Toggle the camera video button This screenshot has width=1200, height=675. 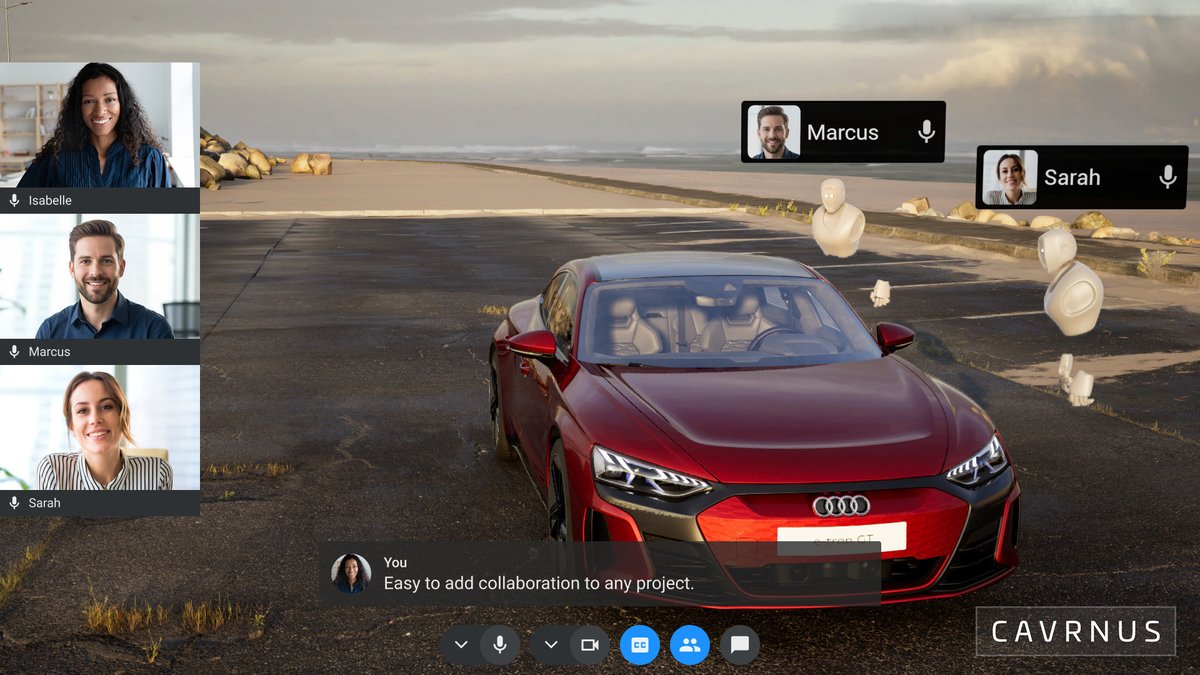(590, 645)
